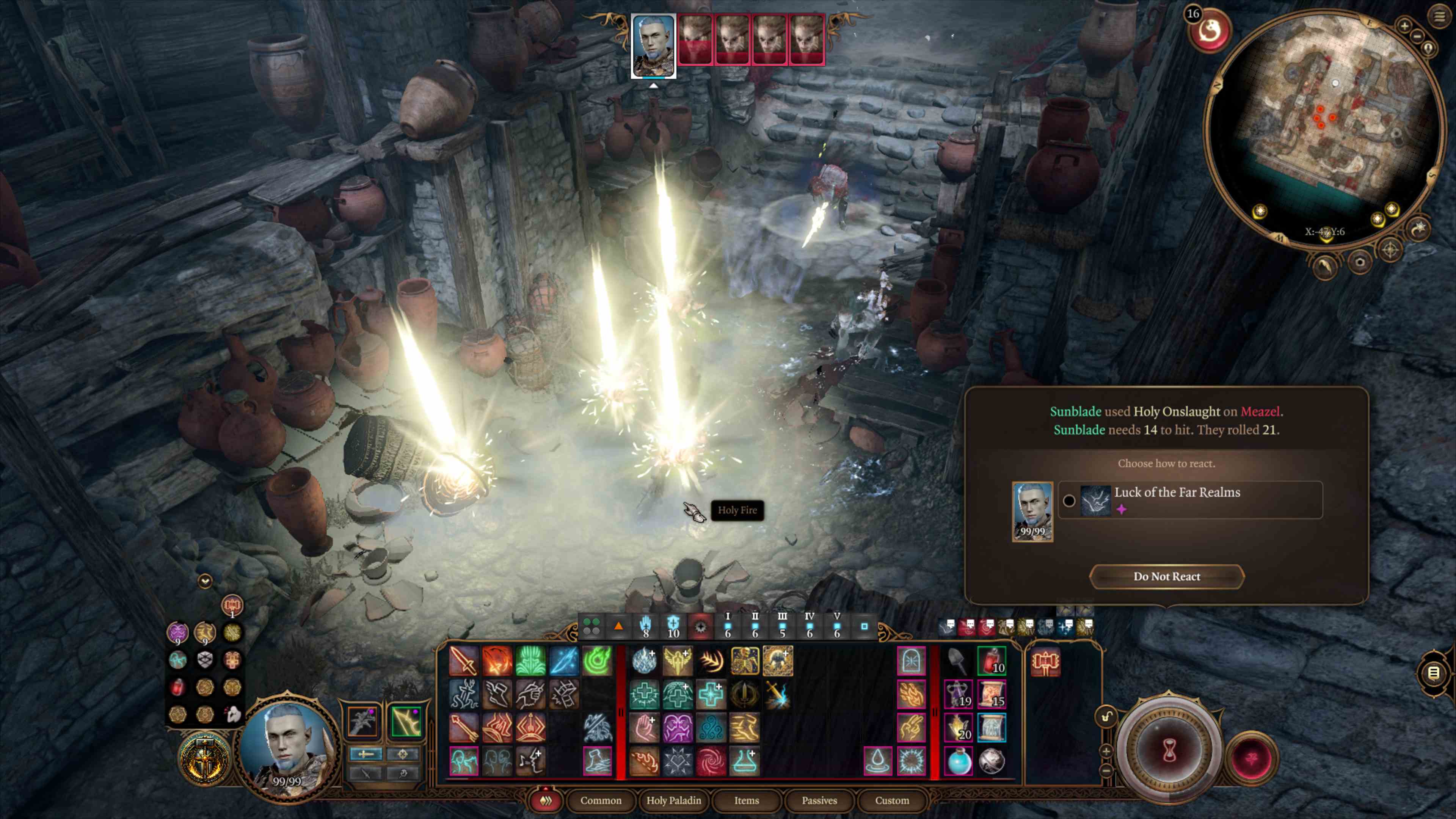Zoom out the minimap with the minus button
Screen dimensions: 1456x819
(1418, 36)
